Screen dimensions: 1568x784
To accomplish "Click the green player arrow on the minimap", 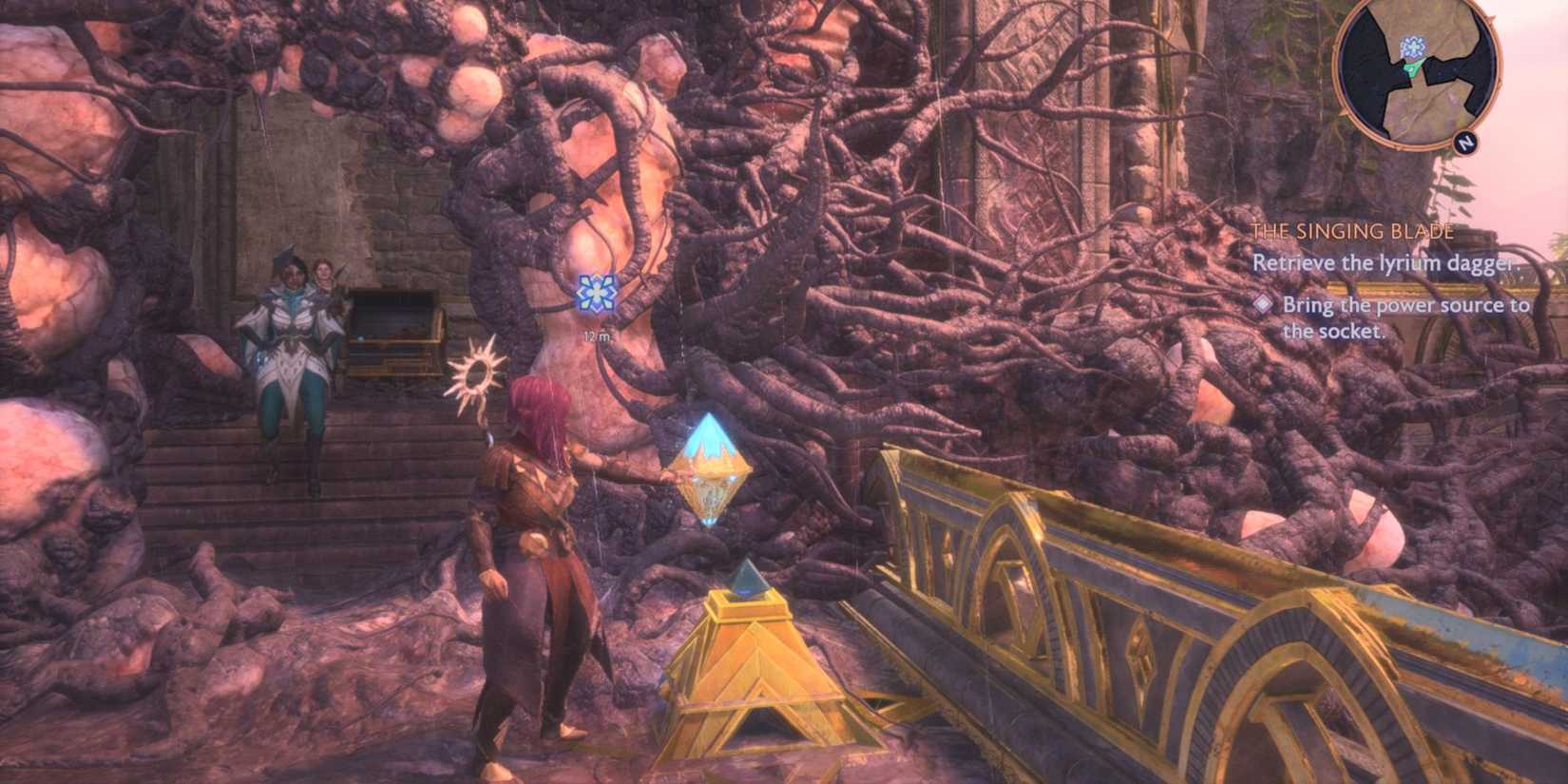I will point(1413,67).
